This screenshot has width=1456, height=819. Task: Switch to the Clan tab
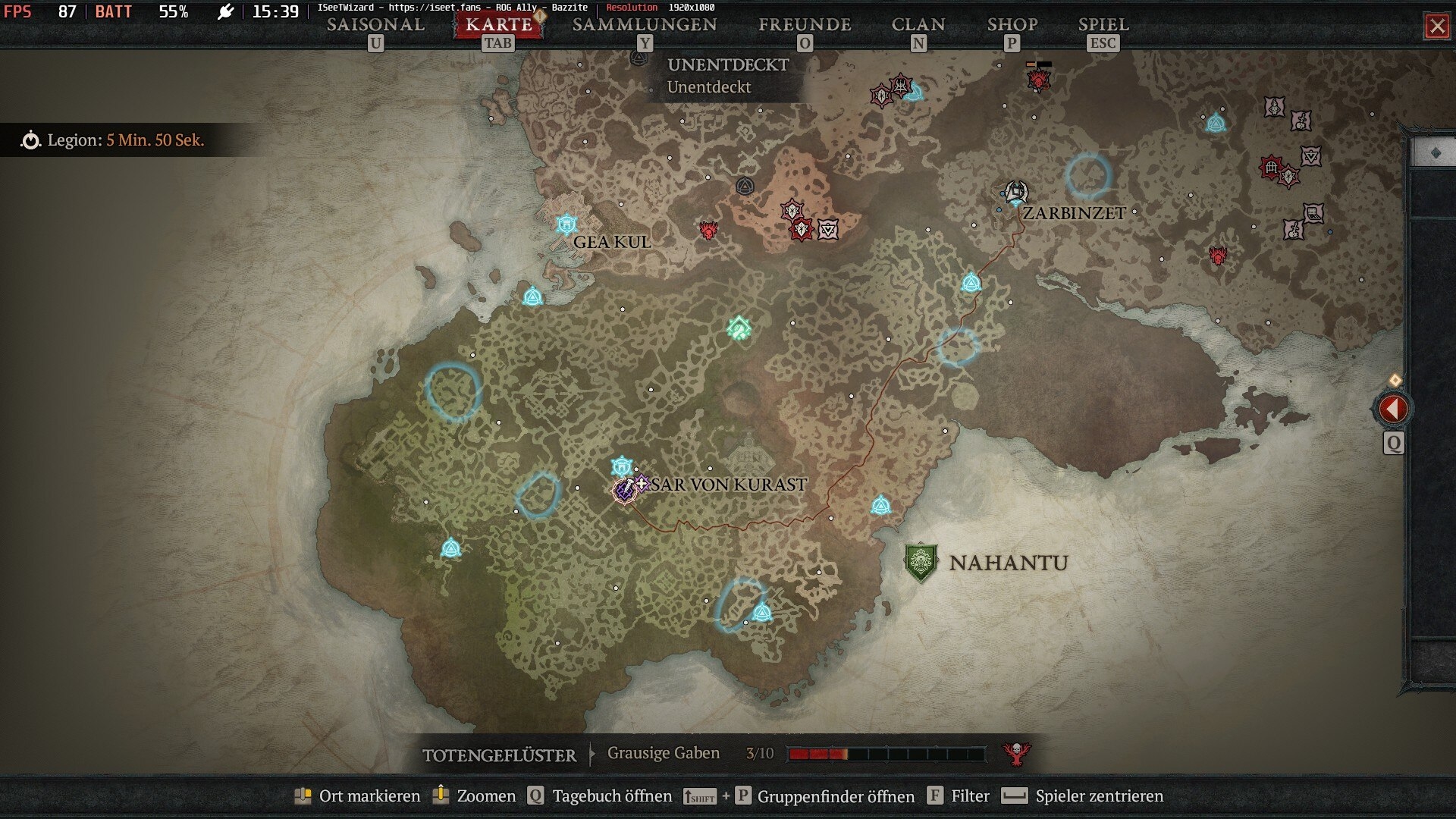click(918, 25)
